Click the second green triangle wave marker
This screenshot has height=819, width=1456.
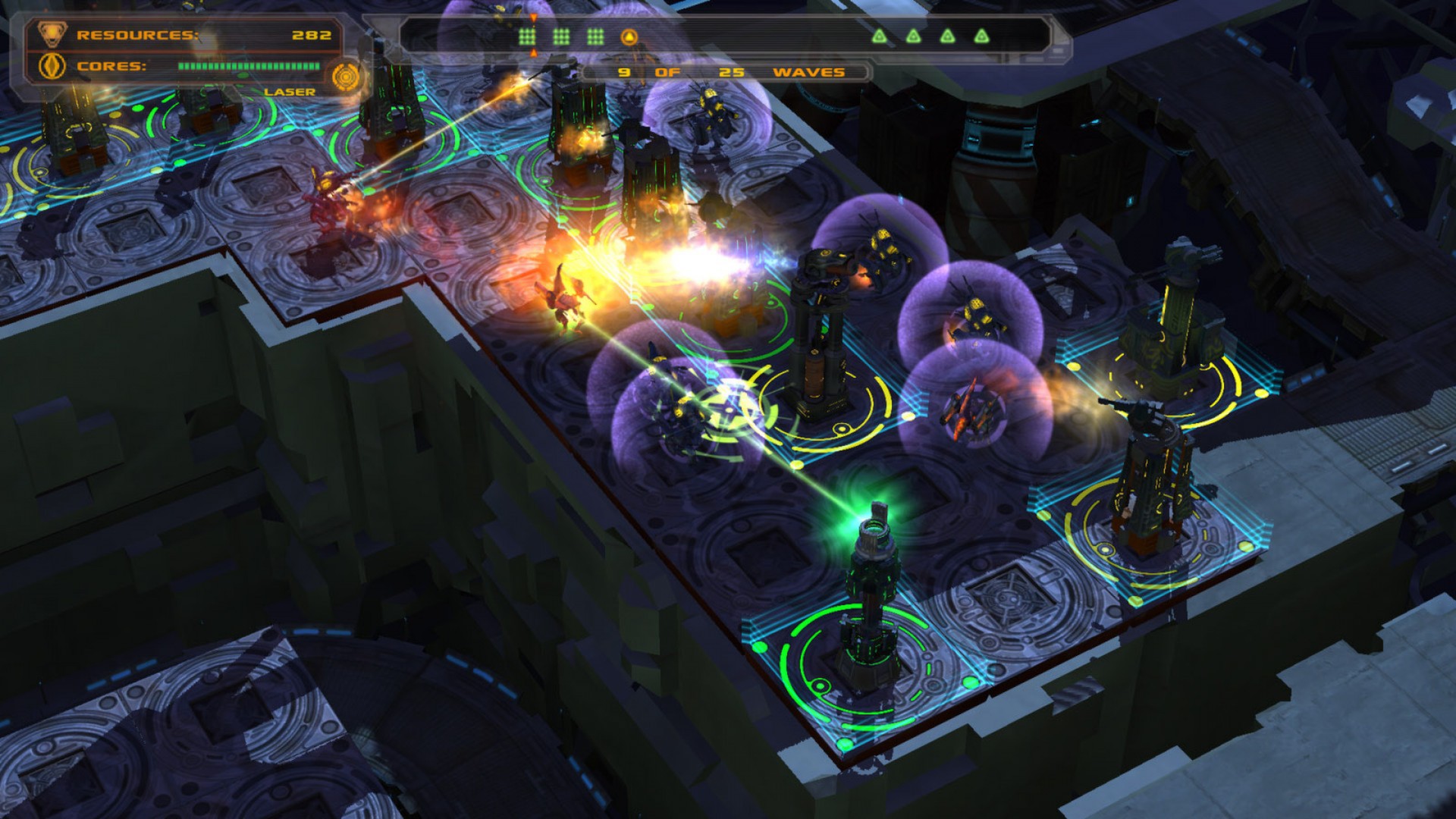pyautogui.click(x=913, y=36)
